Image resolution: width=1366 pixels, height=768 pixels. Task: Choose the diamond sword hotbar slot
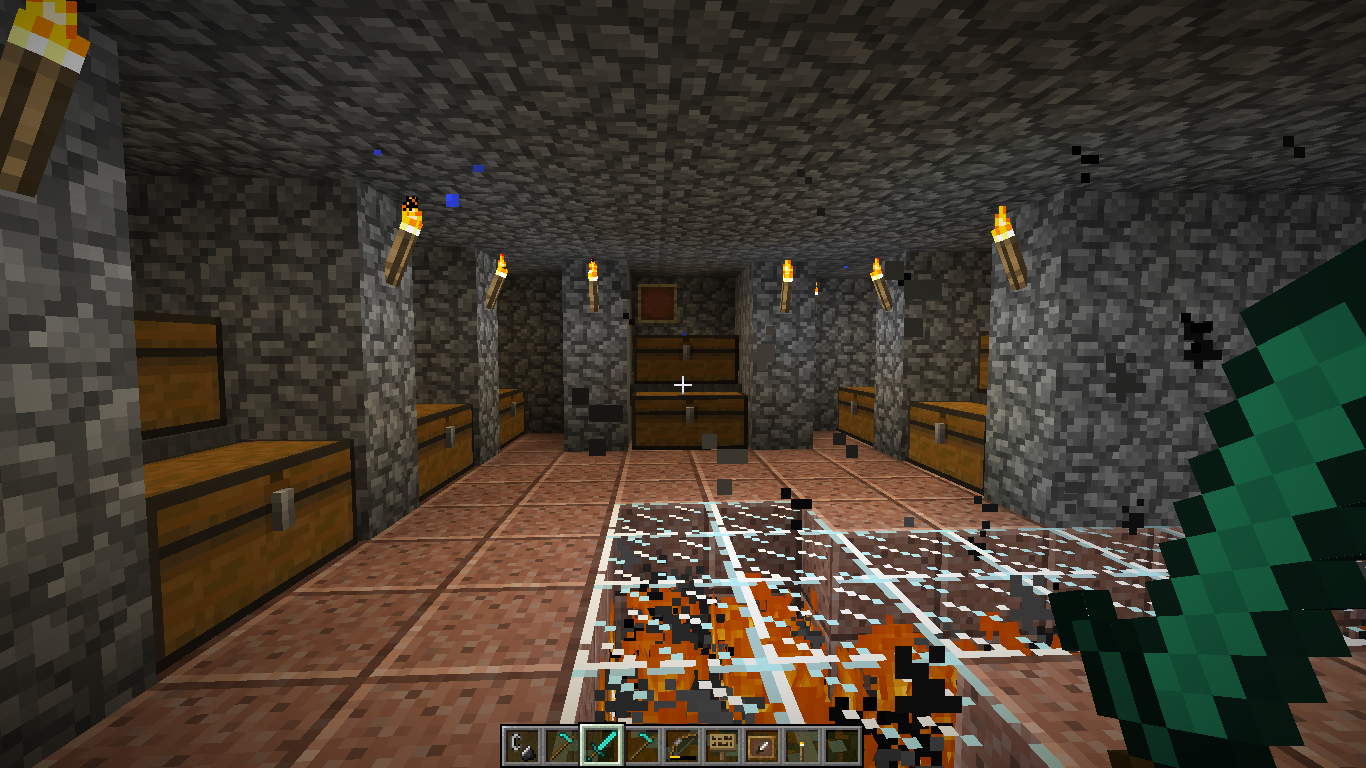601,745
